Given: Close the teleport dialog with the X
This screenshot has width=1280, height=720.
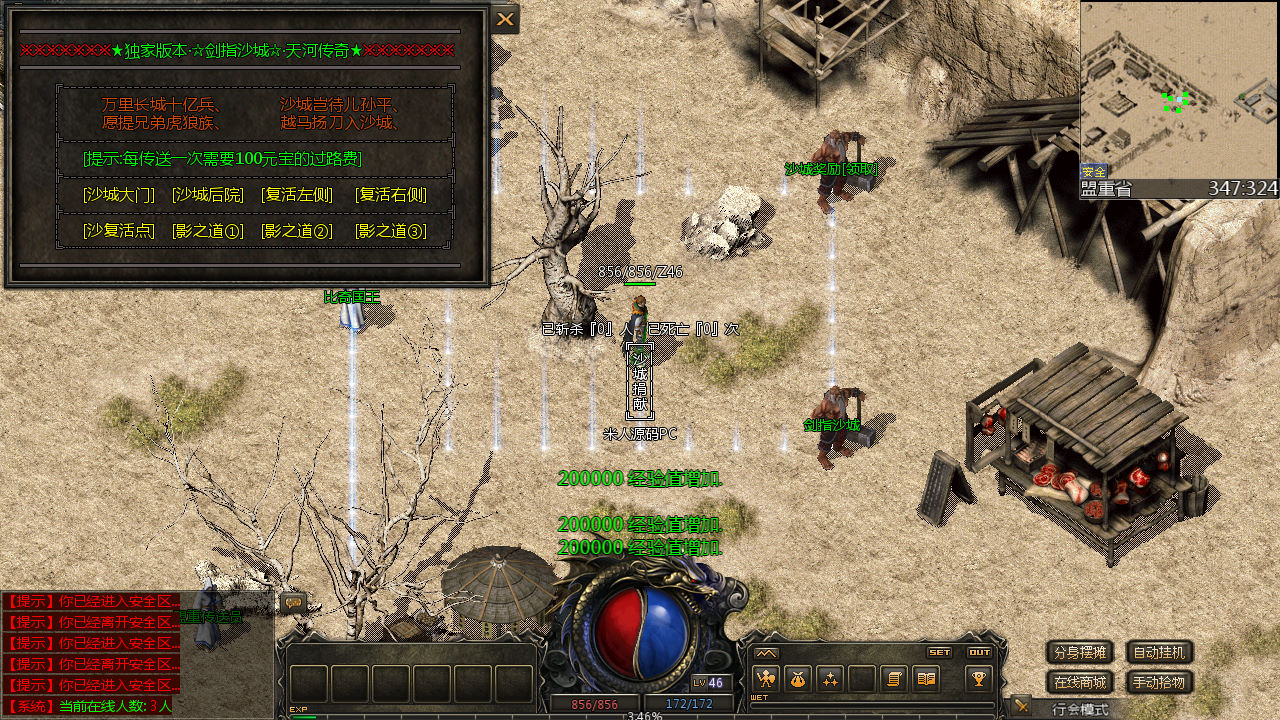Looking at the screenshot, I should click(505, 19).
